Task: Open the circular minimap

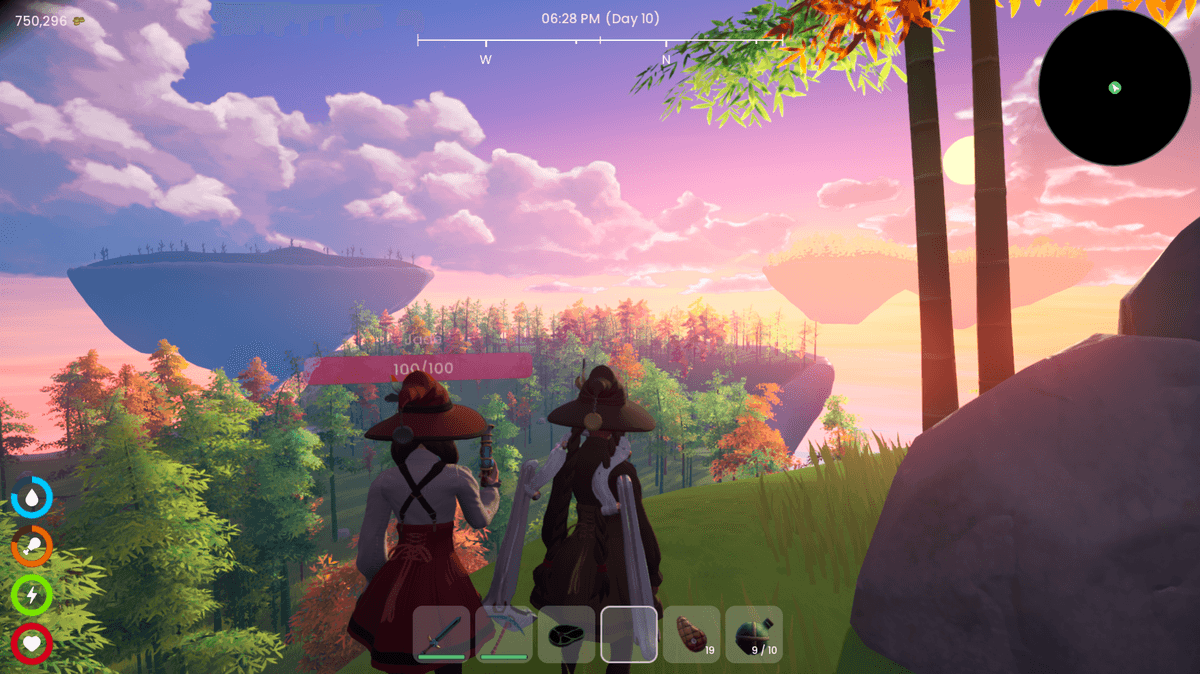Action: 1114,88
